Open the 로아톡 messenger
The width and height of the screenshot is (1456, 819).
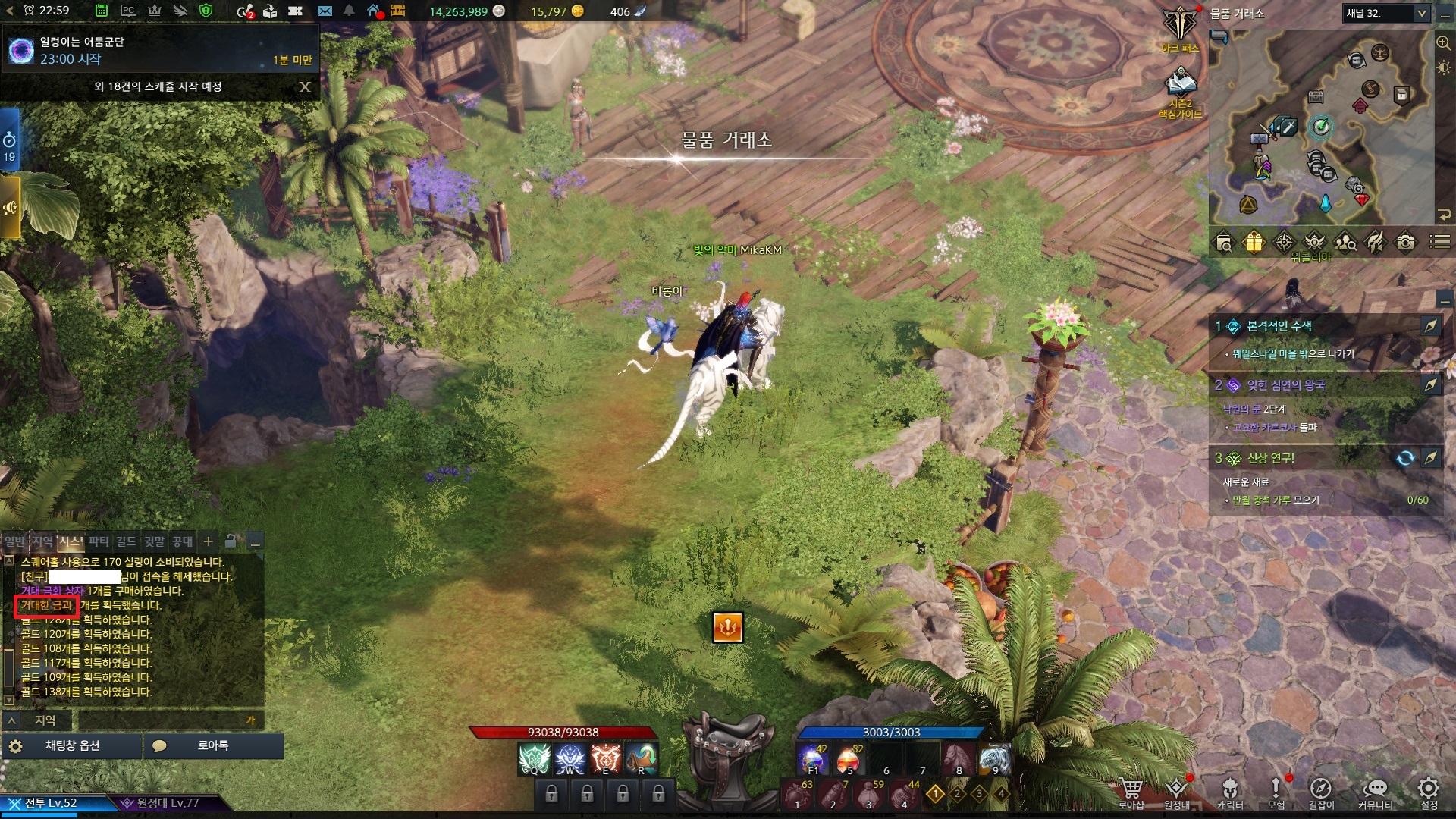pos(213,746)
